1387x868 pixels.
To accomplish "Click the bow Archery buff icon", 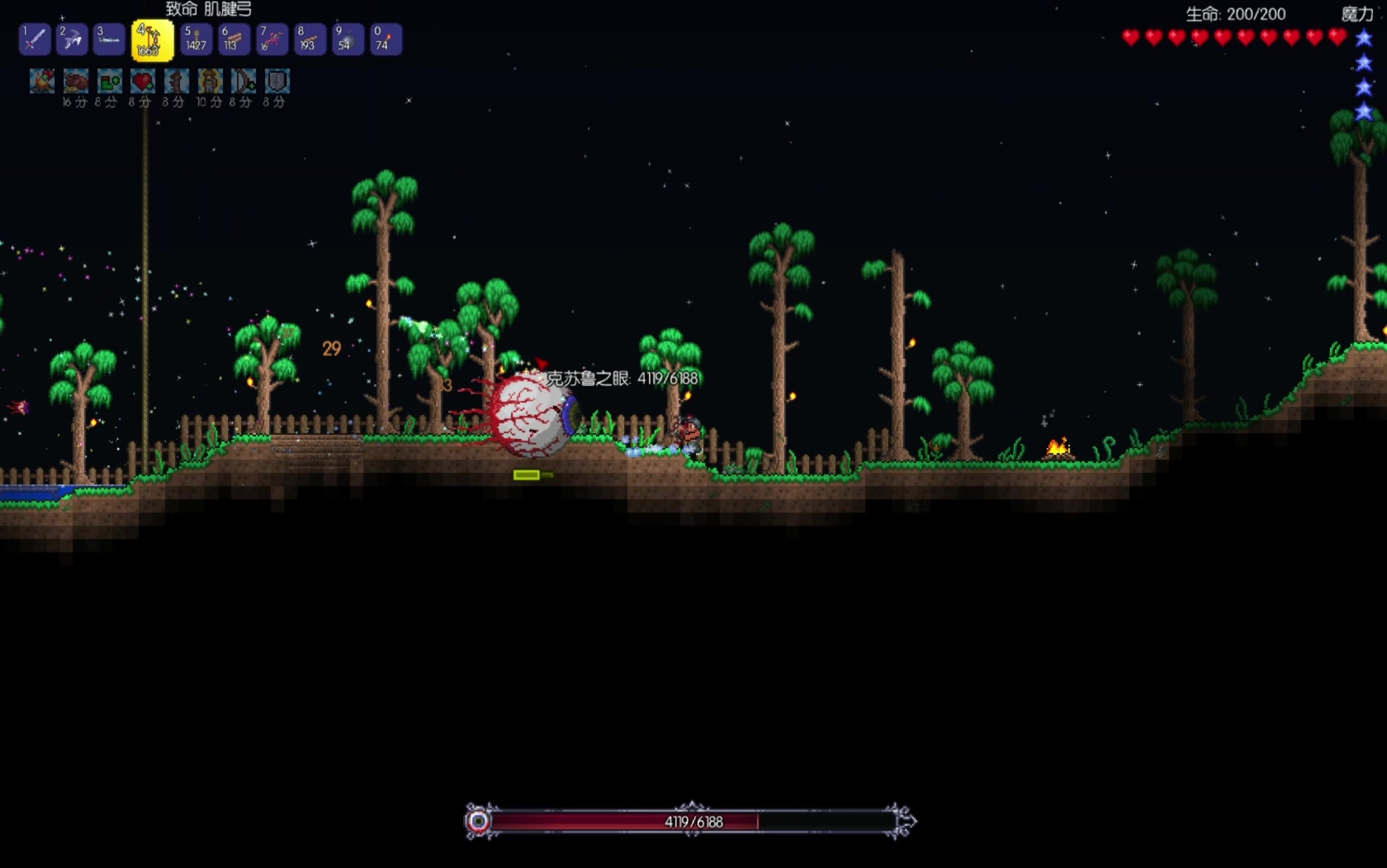I will pos(244,81).
